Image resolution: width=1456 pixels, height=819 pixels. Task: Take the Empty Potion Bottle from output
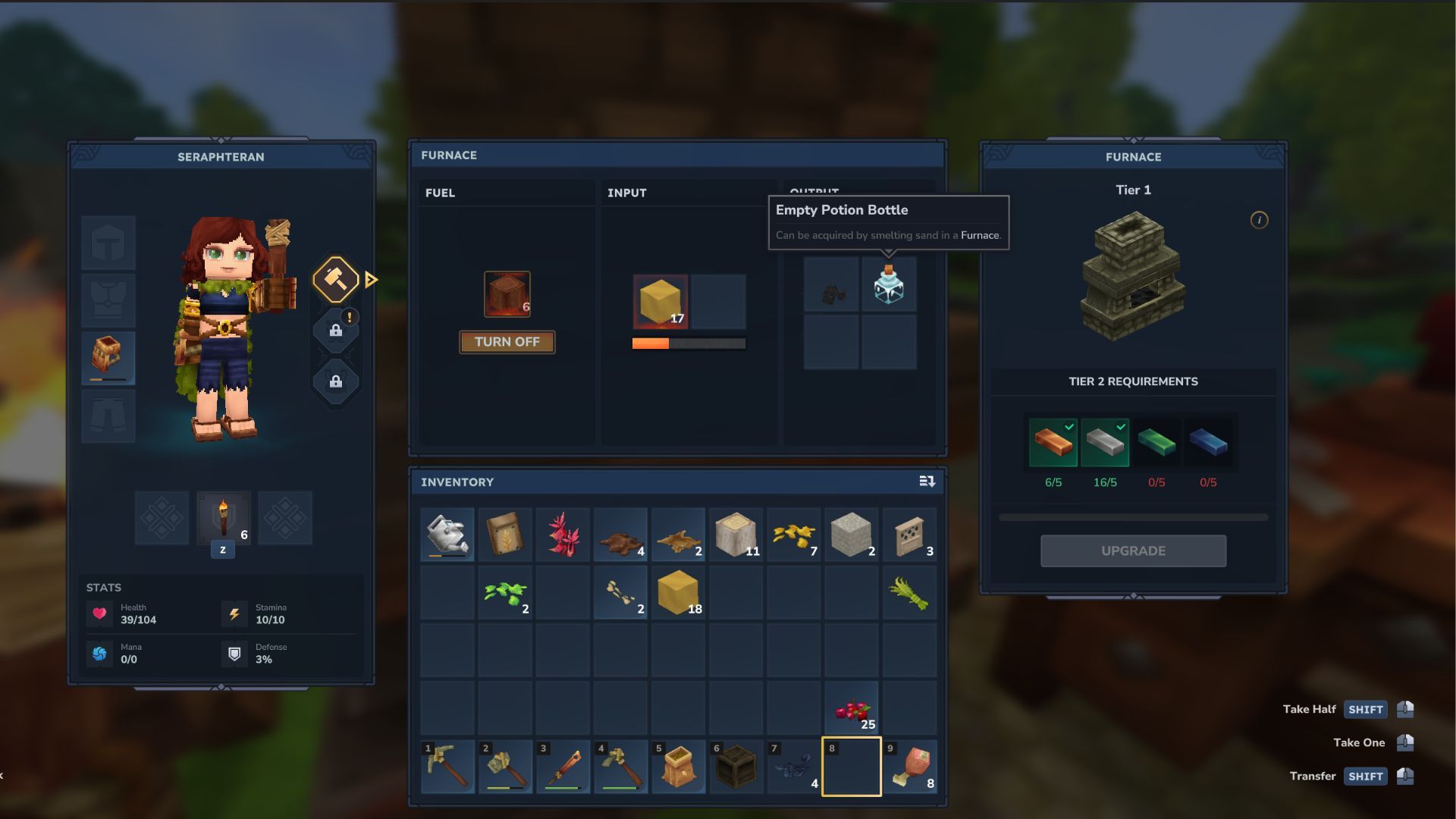click(889, 285)
